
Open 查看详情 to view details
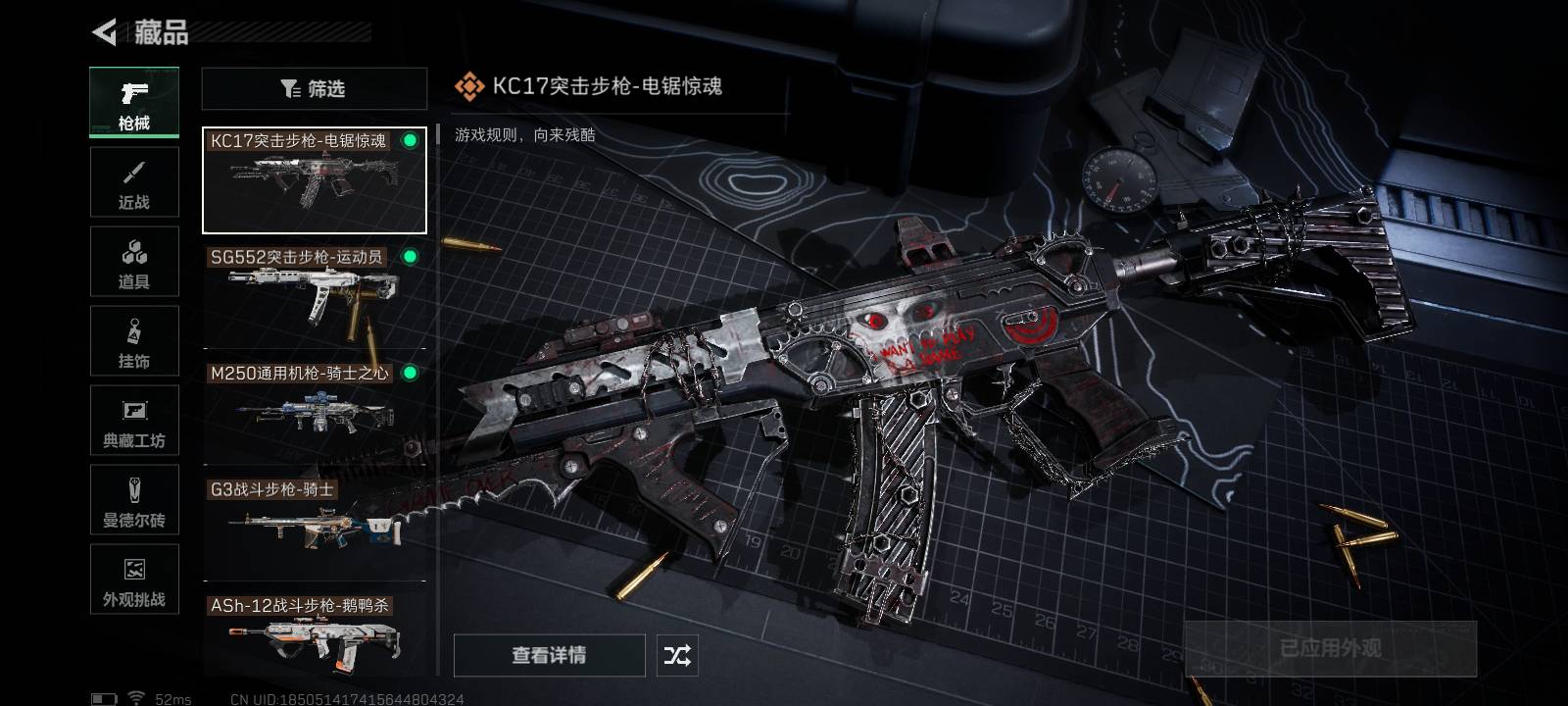click(x=549, y=655)
